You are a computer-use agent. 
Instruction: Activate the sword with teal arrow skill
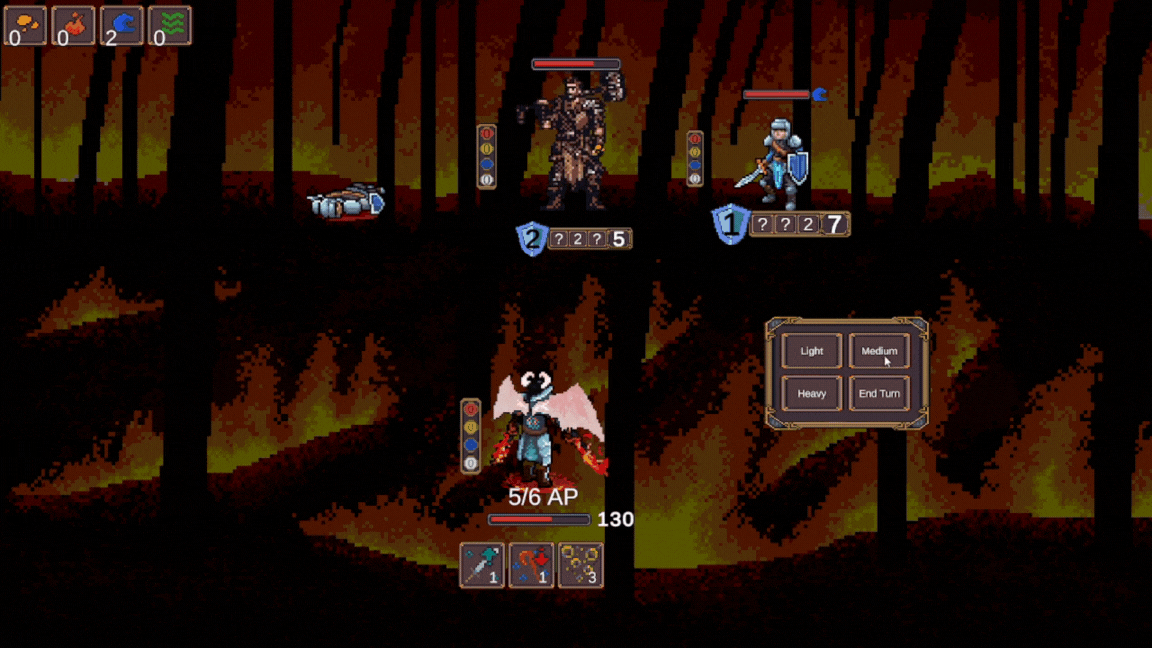482,565
